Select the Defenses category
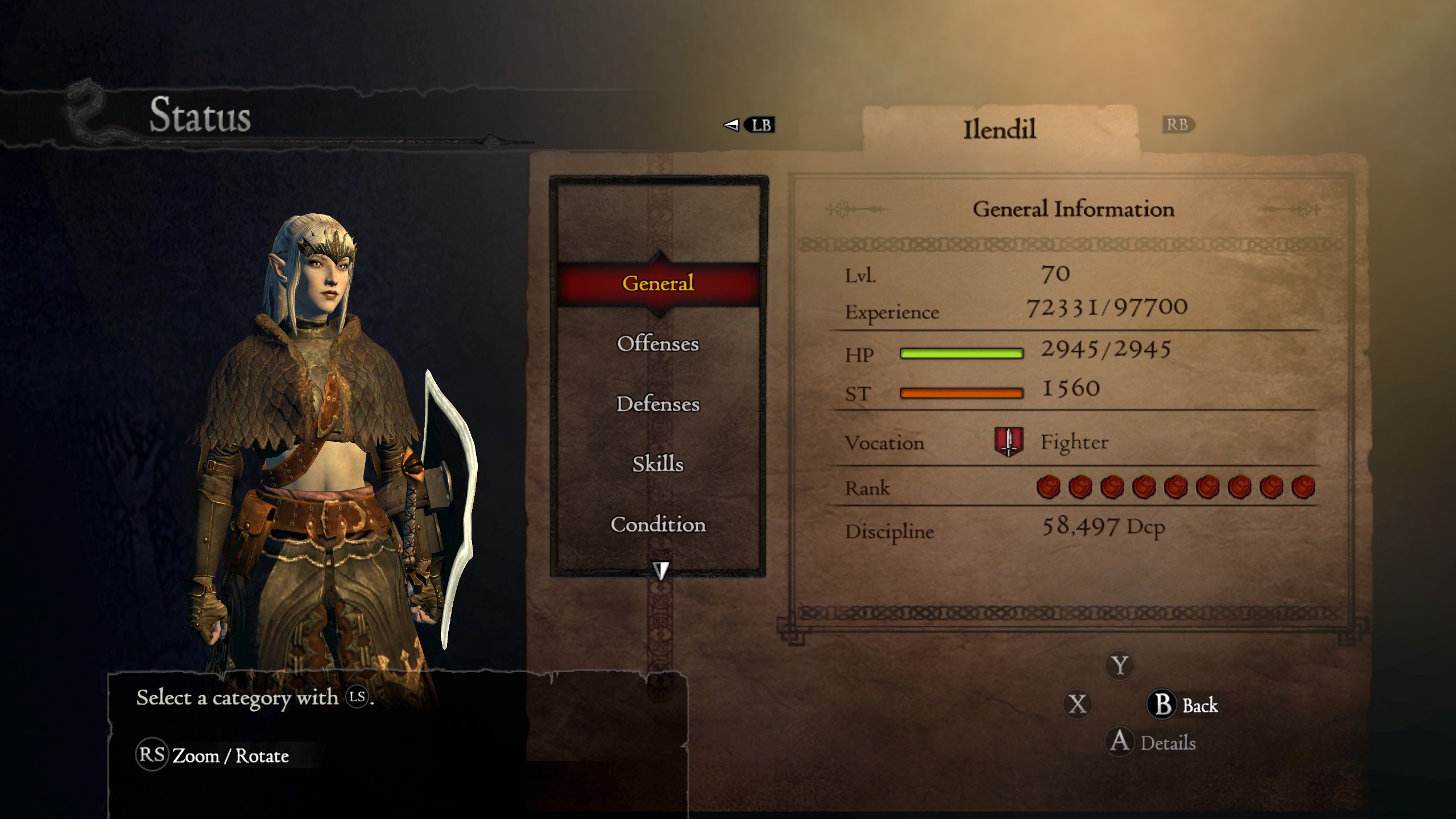The image size is (1456, 819). coord(658,405)
